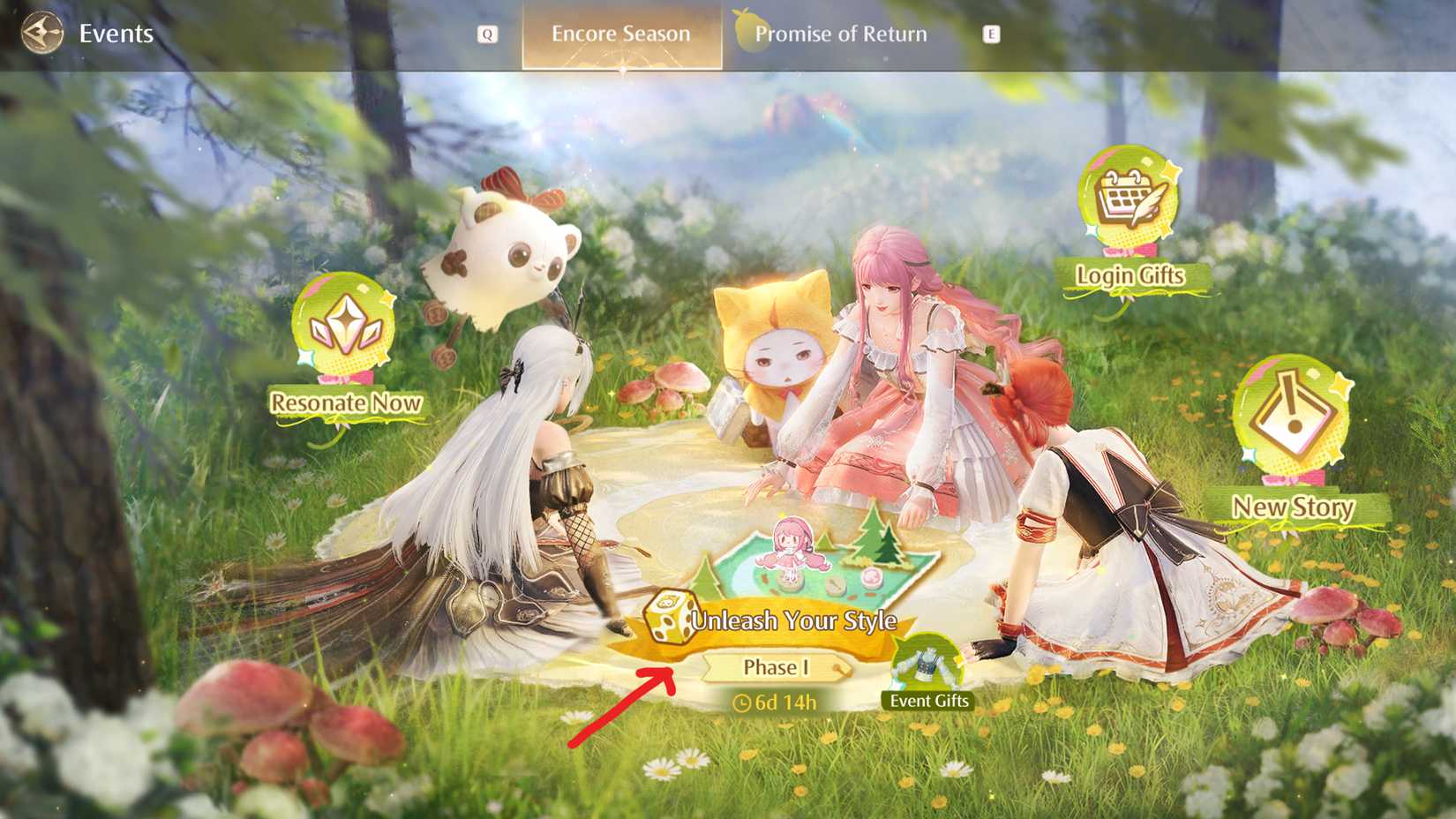1456x819 pixels.
Task: Click the Events screen title
Action: [x=116, y=34]
